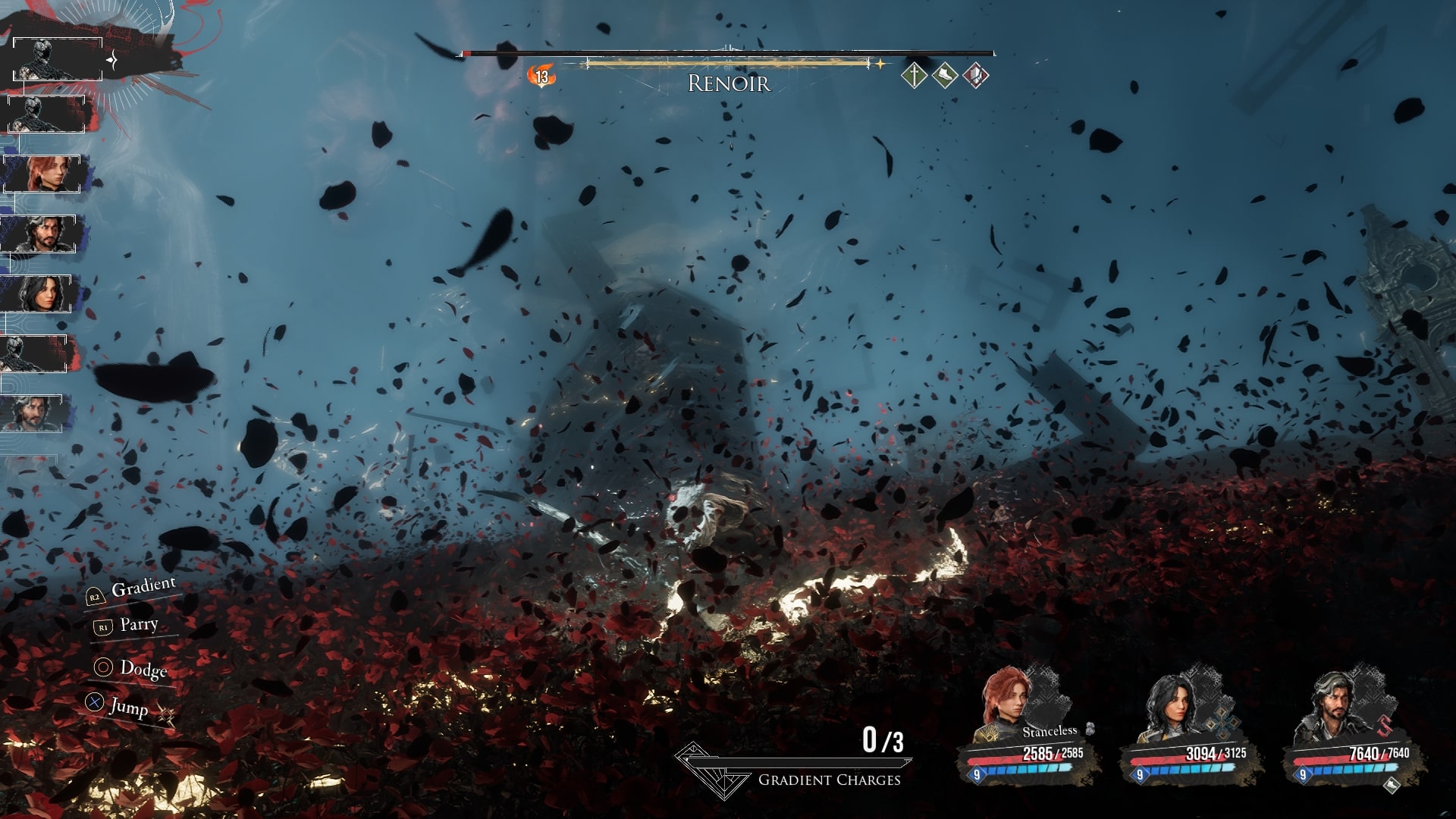
Task: Click Maelle's portrait in the turn order
Action: 42,174
